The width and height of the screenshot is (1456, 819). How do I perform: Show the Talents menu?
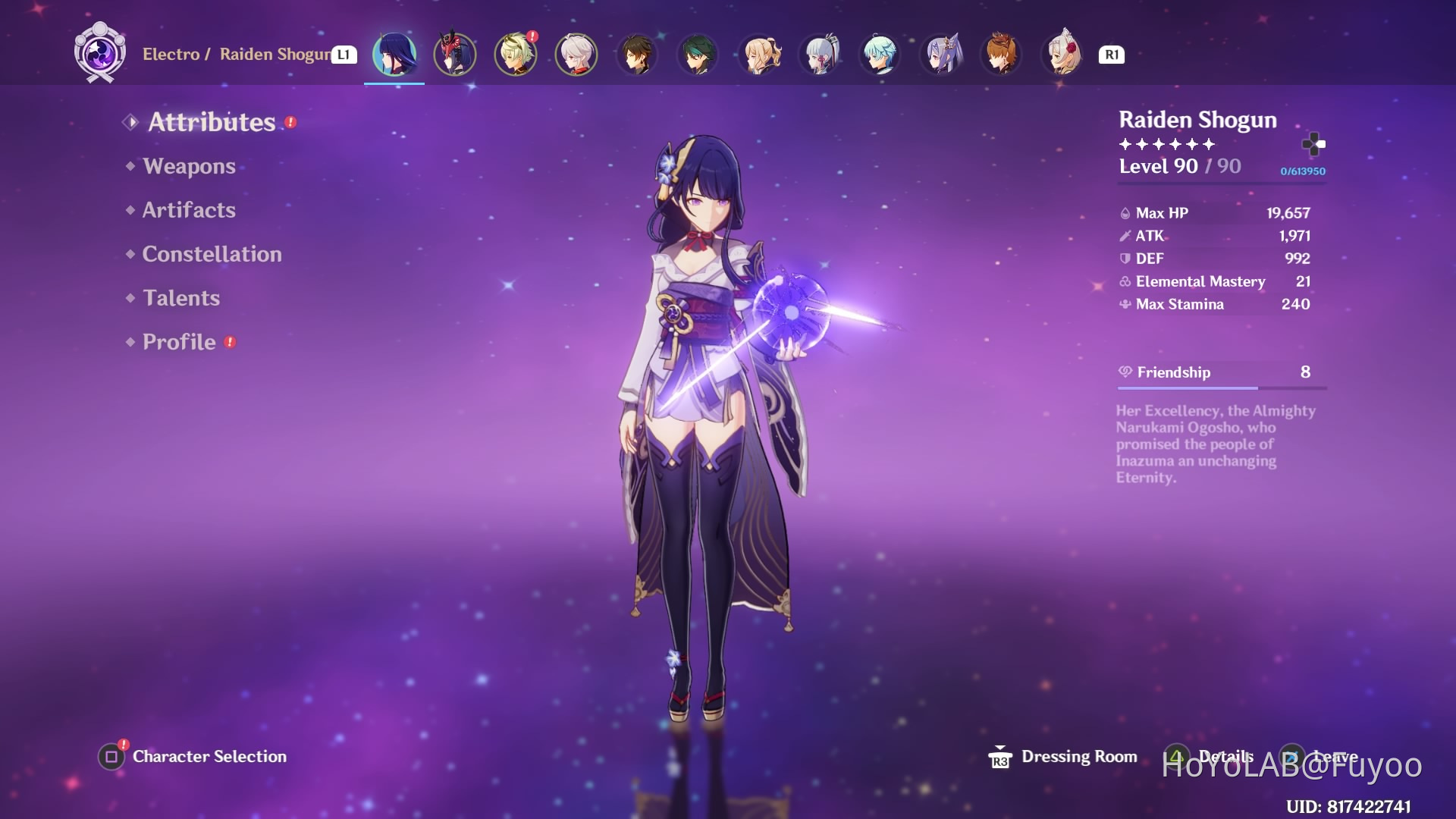[181, 298]
